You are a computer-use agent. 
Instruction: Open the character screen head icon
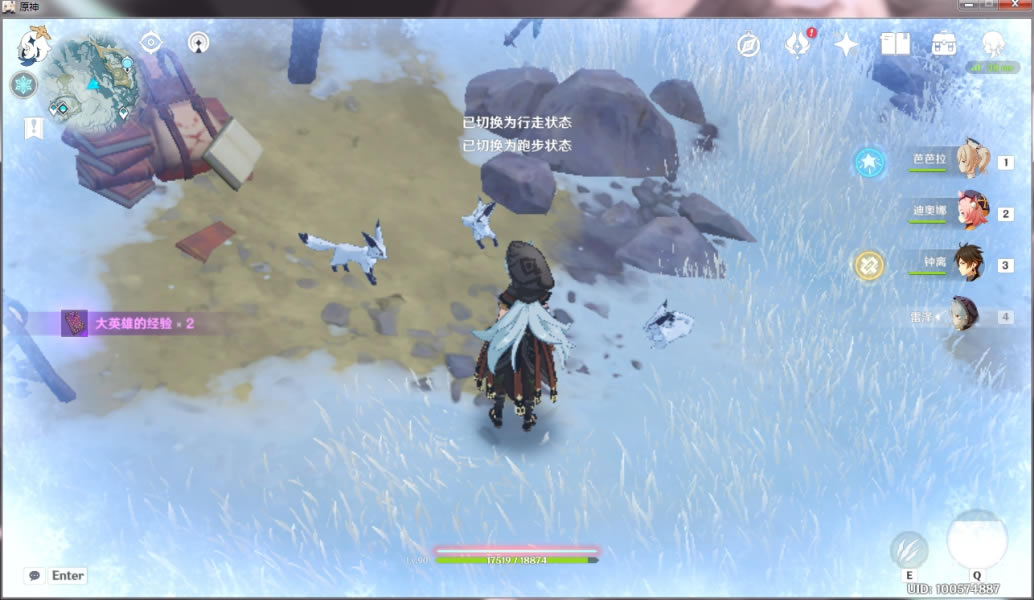(x=993, y=44)
